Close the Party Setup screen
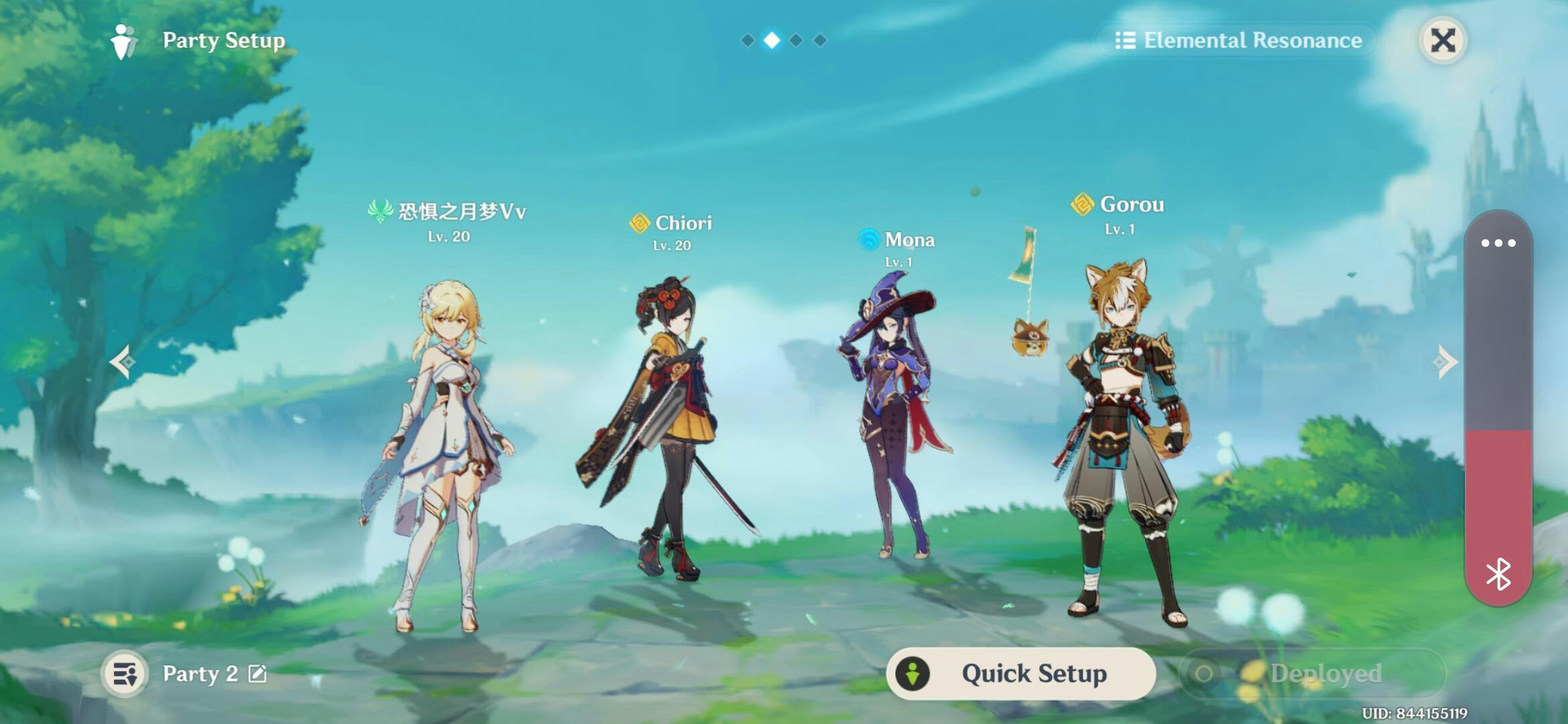Image resolution: width=1568 pixels, height=724 pixels. (1443, 40)
